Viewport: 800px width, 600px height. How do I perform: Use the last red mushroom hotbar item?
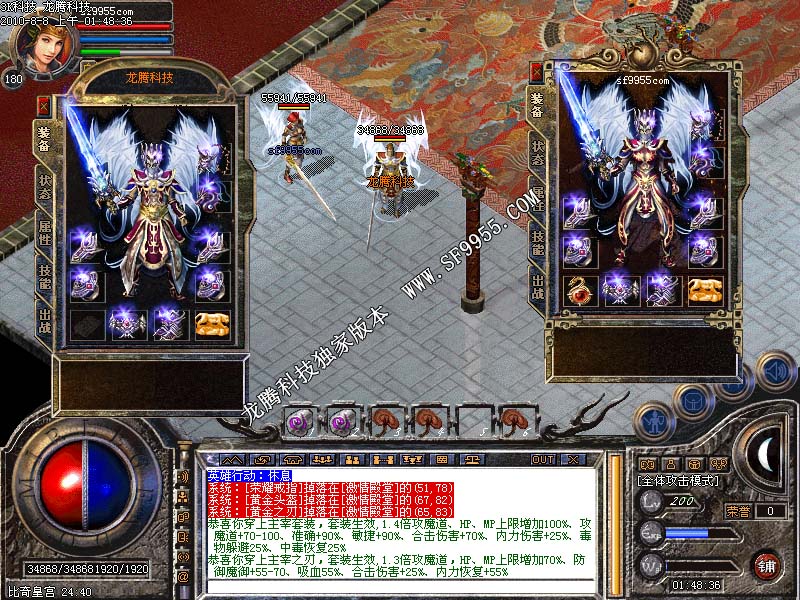[x=513, y=421]
